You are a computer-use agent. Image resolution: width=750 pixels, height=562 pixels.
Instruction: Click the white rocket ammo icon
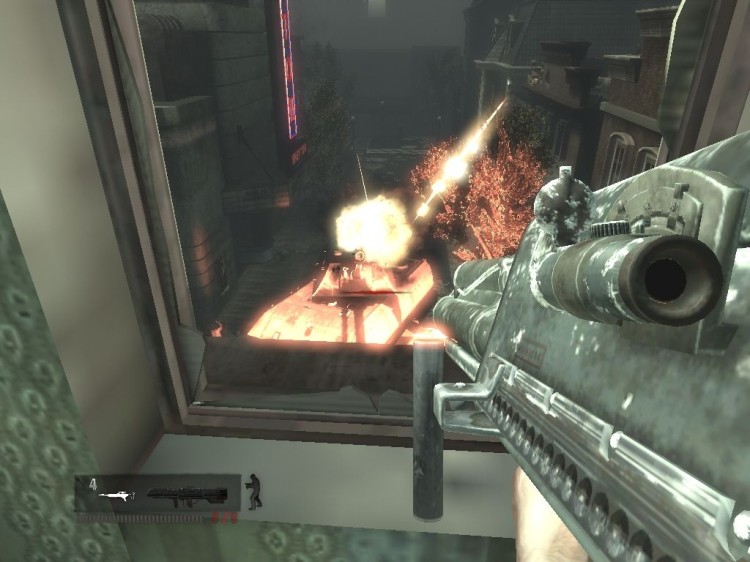click(x=116, y=495)
